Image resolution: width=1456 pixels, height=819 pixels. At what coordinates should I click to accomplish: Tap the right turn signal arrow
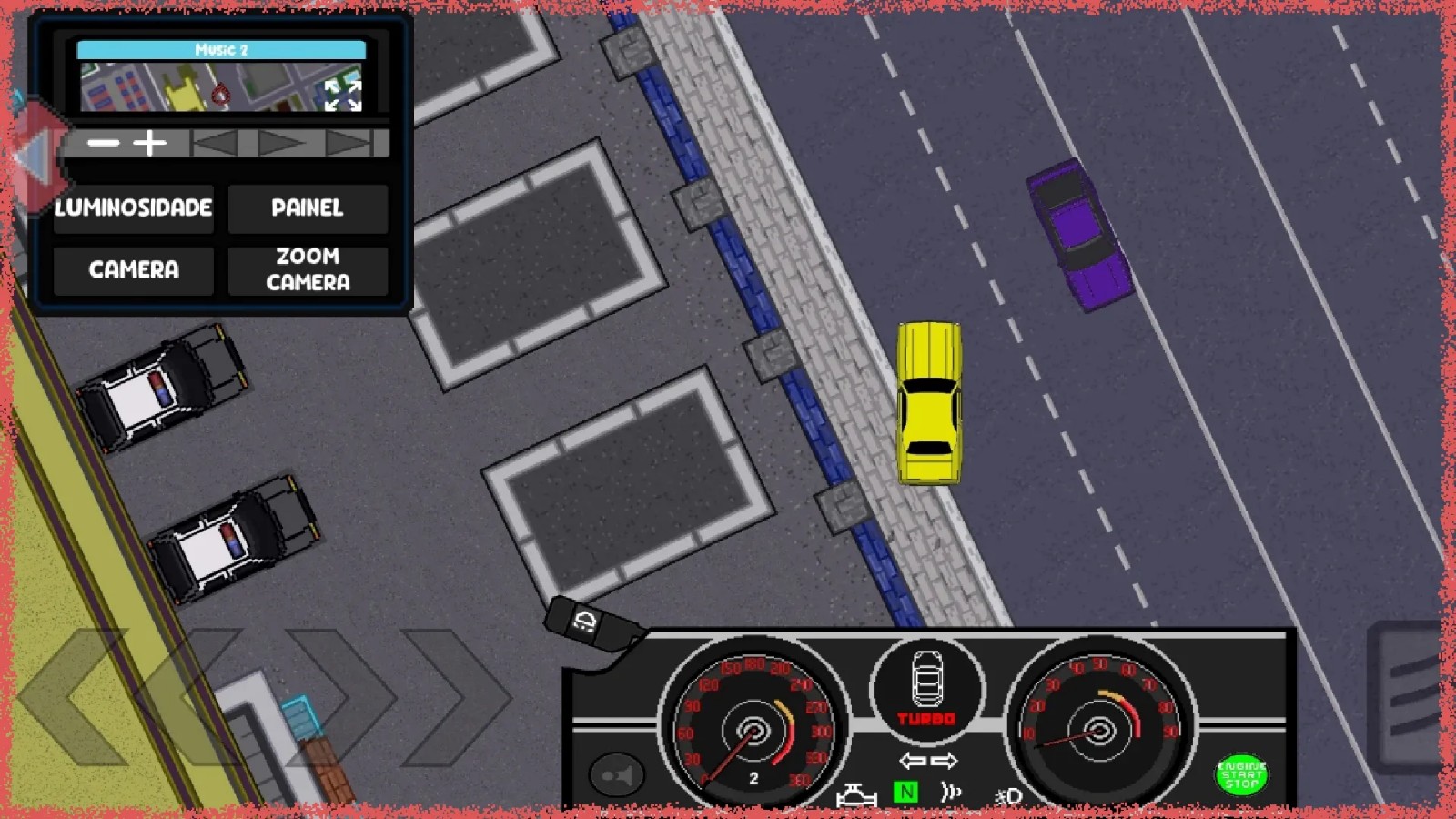pyautogui.click(x=945, y=761)
